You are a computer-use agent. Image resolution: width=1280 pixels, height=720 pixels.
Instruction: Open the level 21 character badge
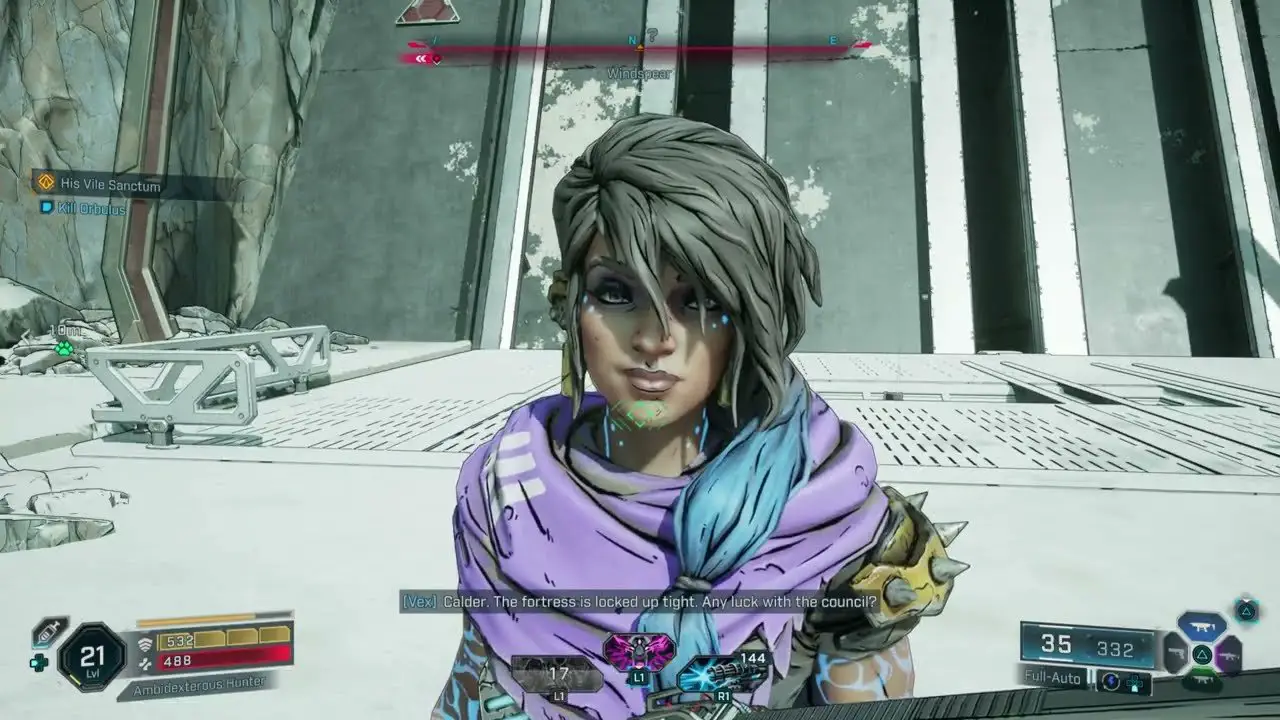click(91, 657)
